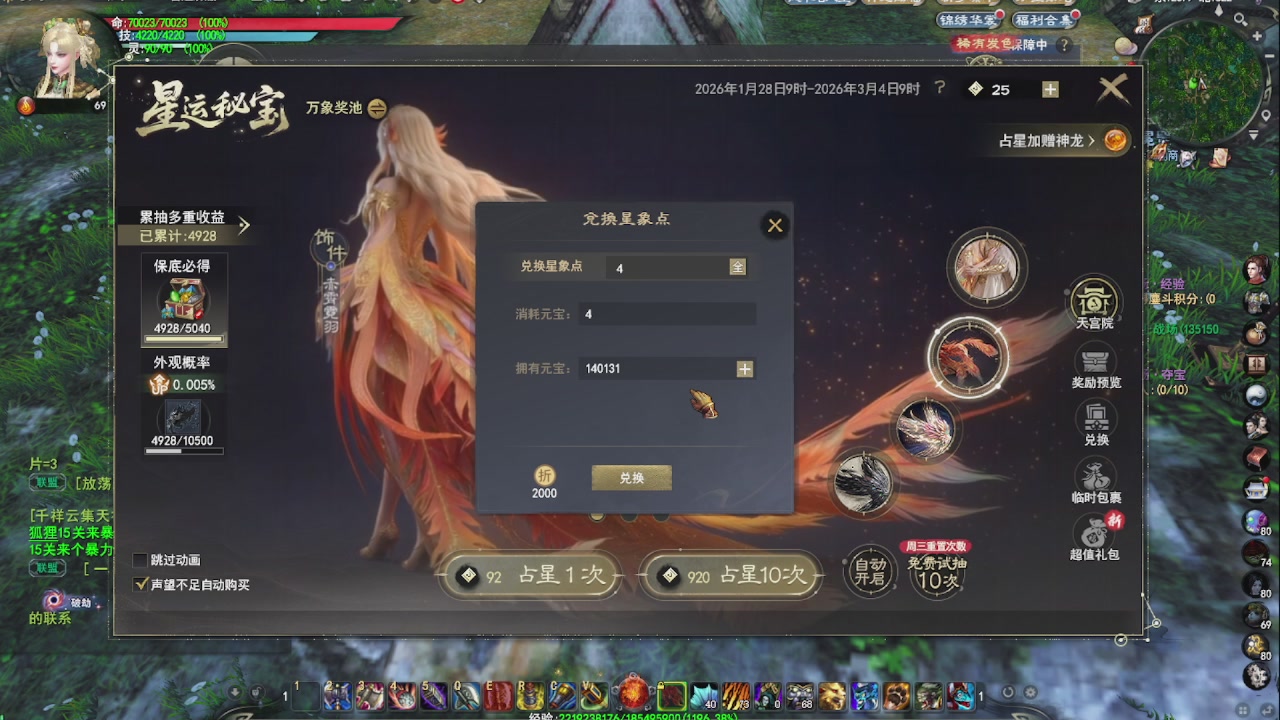The height and width of the screenshot is (720, 1280).
Task: Open the 奖励预览 reward preview icon
Action: point(1095,362)
